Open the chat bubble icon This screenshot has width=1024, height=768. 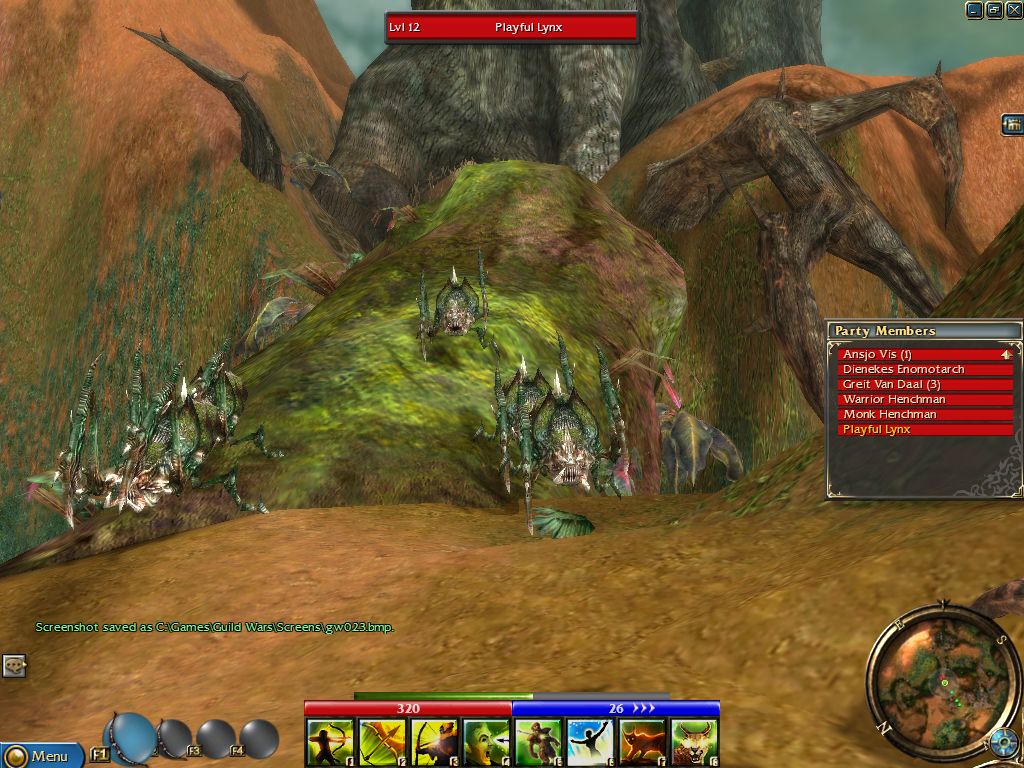[x=13, y=665]
